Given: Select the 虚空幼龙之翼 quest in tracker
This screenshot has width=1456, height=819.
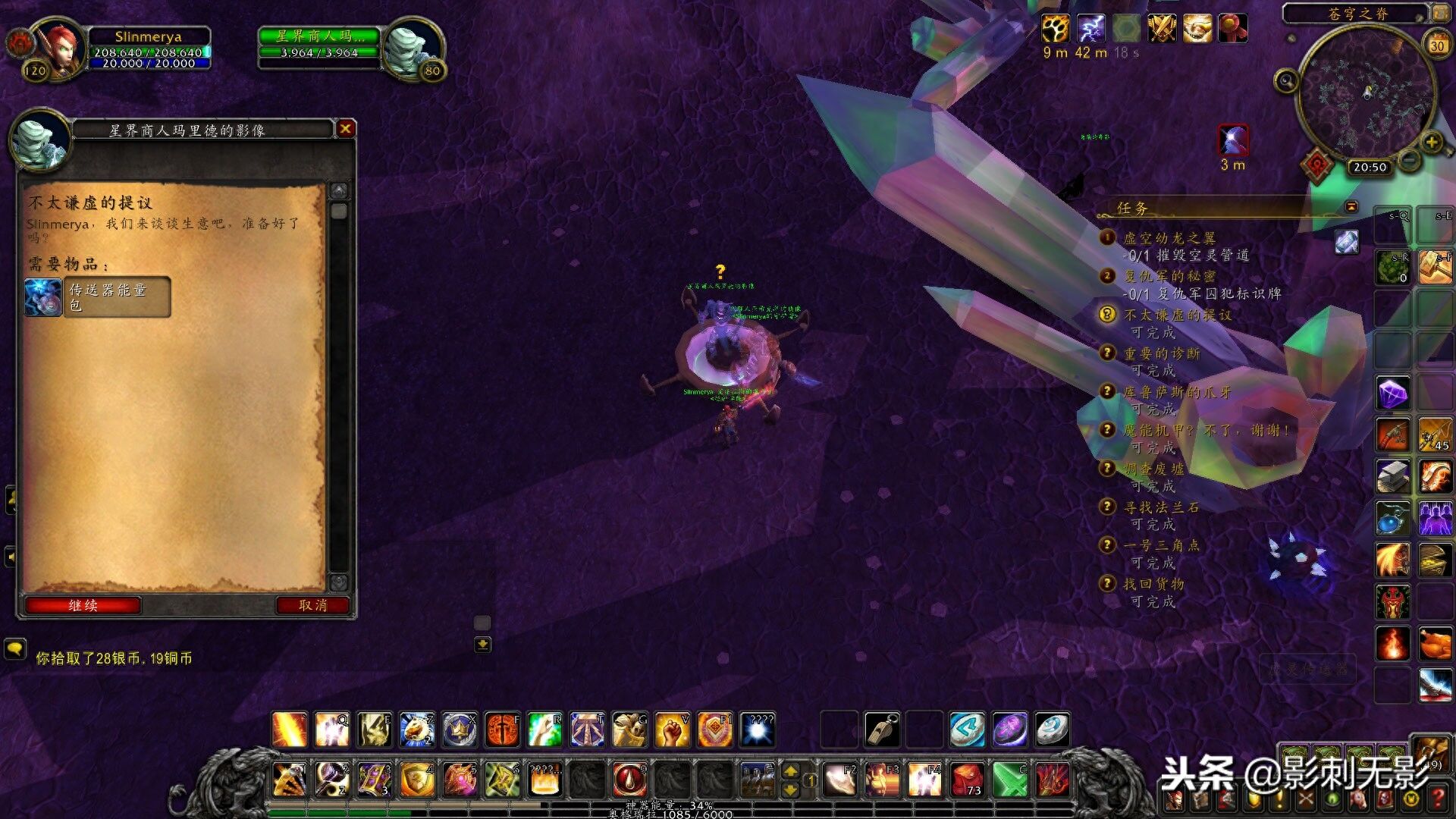Looking at the screenshot, I should point(1169,238).
